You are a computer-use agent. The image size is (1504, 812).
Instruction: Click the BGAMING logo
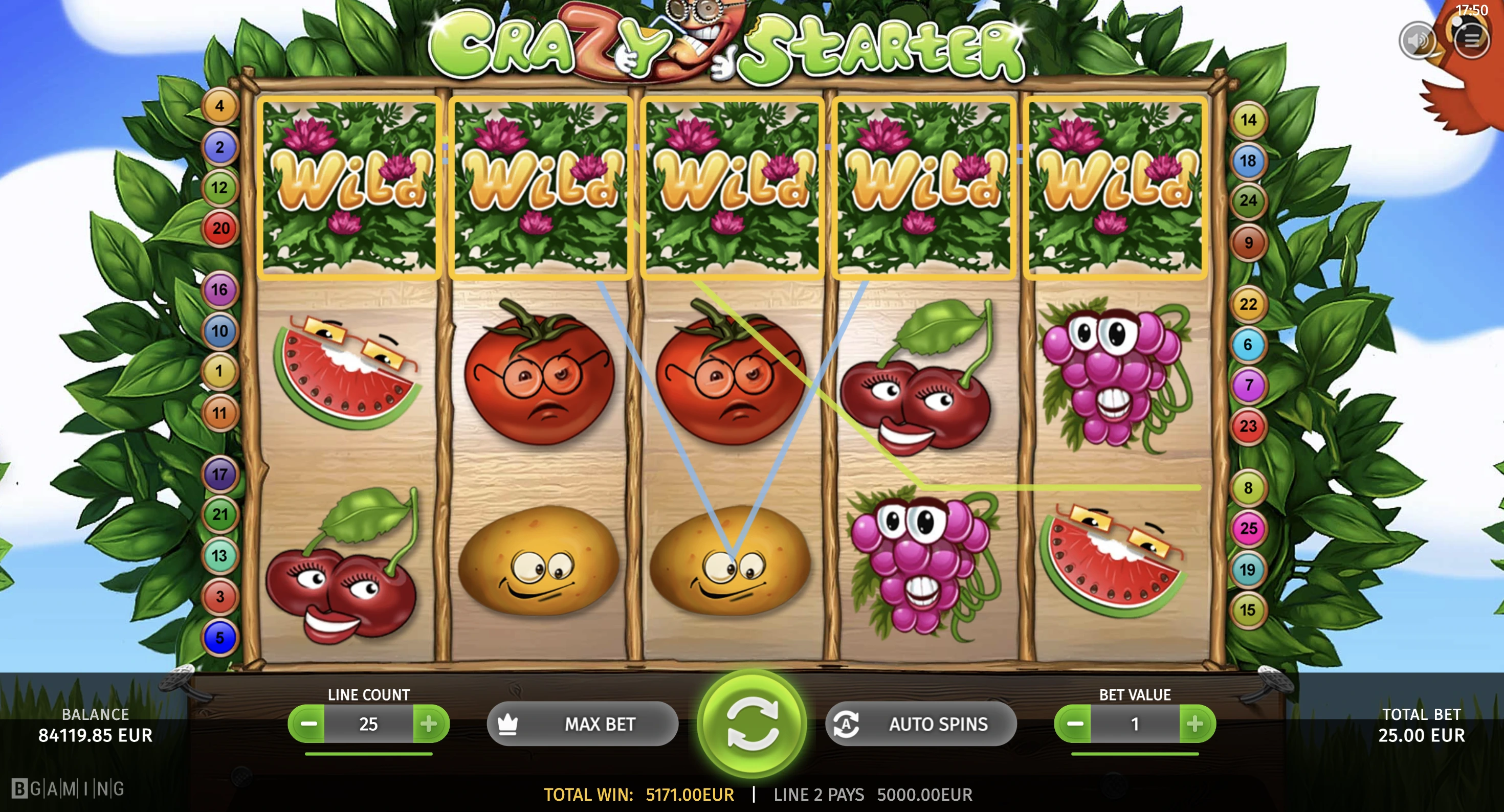(68, 788)
